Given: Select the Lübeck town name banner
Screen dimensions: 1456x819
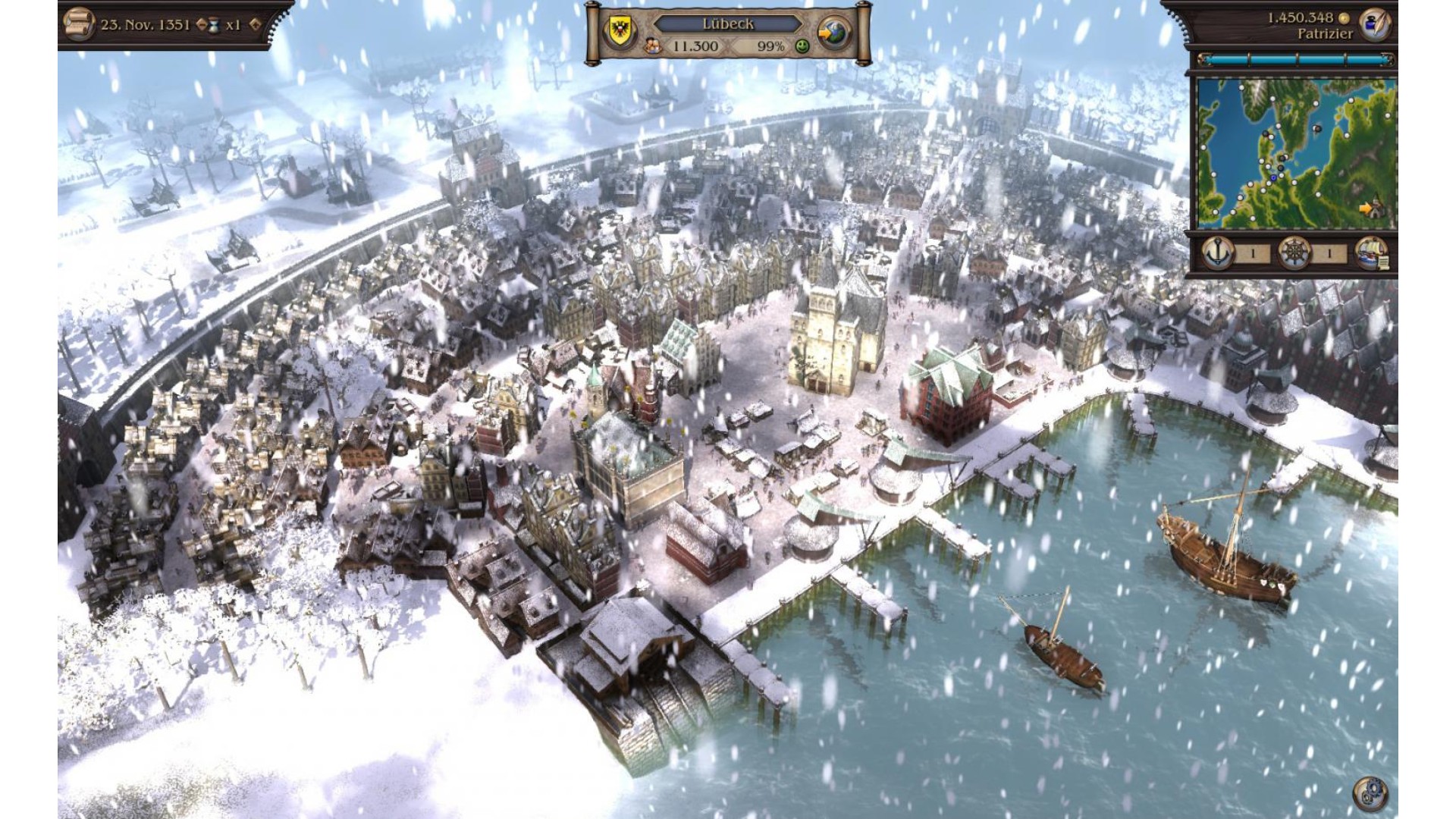Looking at the screenshot, I should click(x=727, y=24).
